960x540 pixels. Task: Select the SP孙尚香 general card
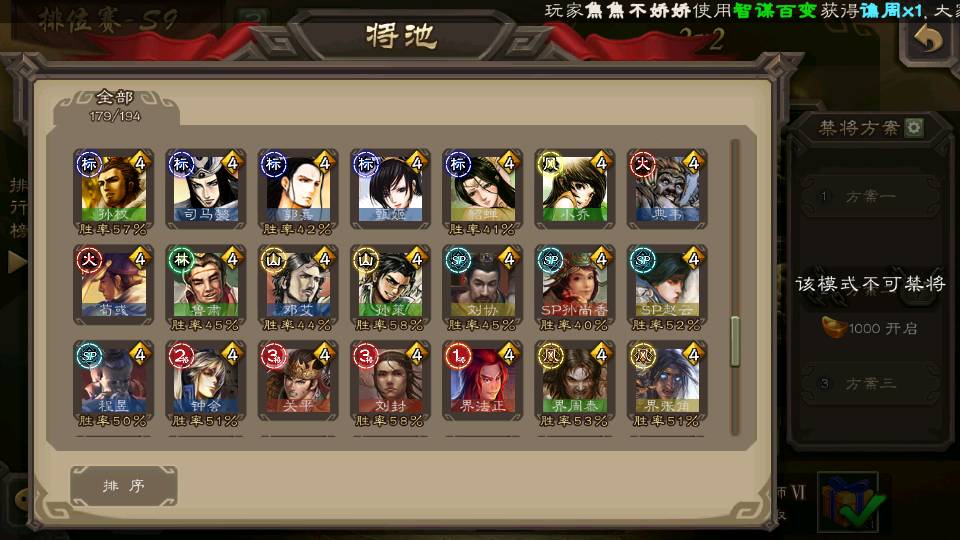pos(574,286)
